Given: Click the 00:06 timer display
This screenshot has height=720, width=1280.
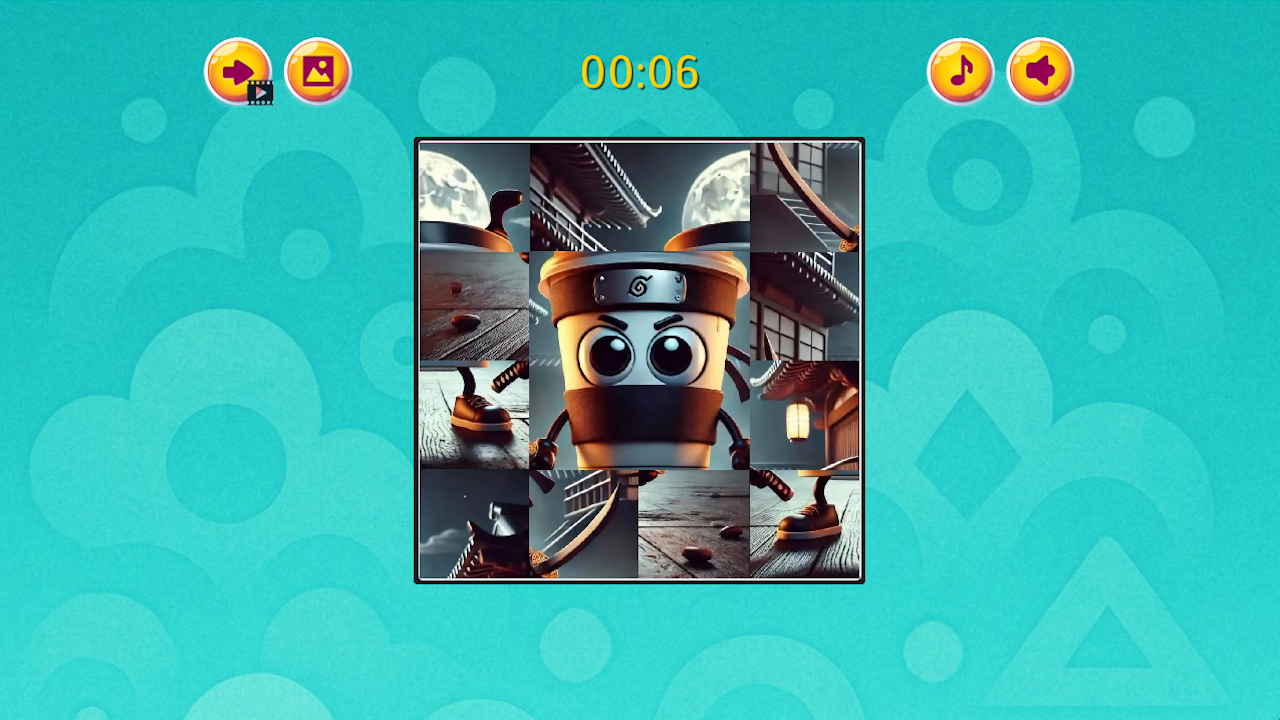Looking at the screenshot, I should pyautogui.click(x=640, y=72).
